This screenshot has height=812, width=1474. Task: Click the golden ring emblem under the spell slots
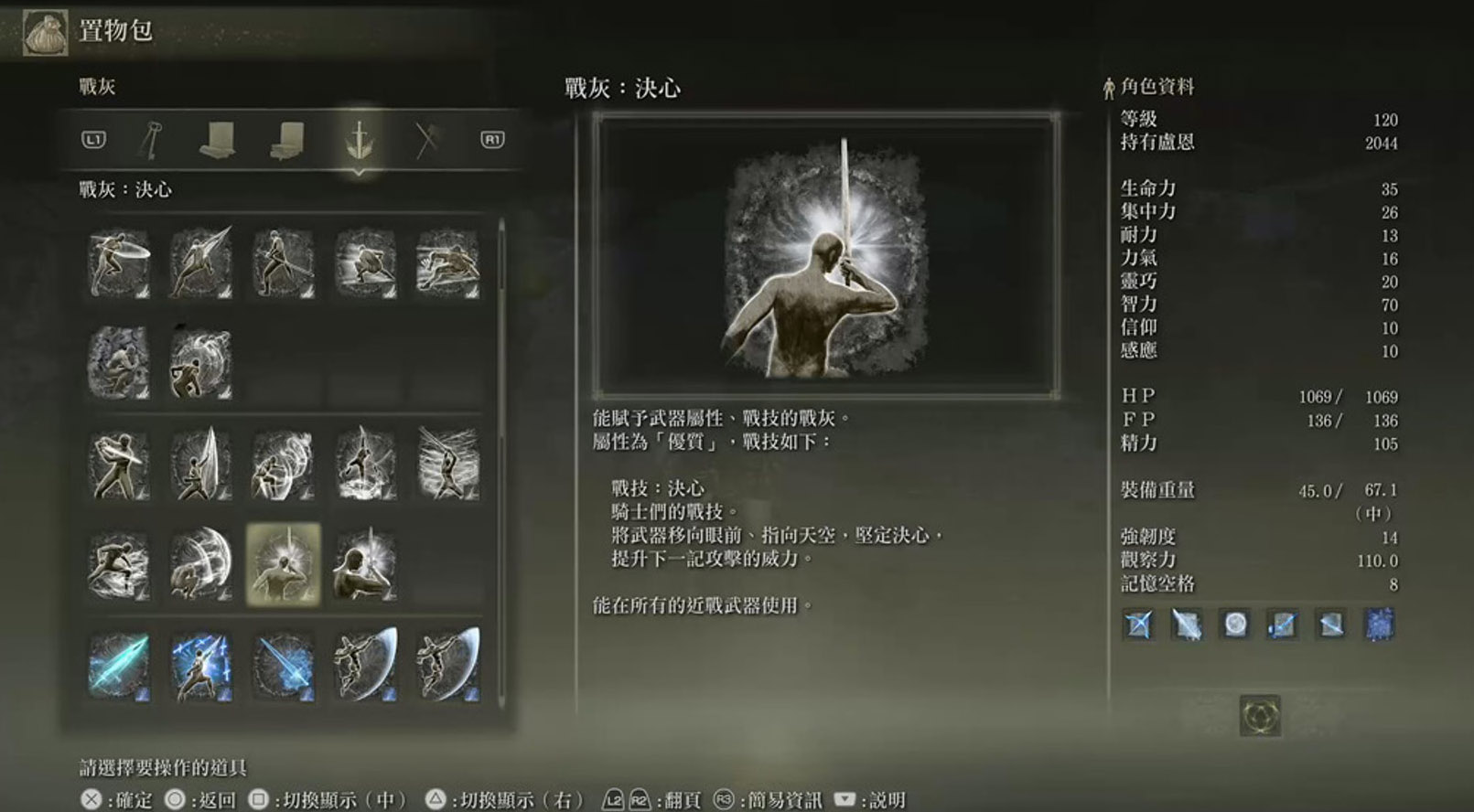pyautogui.click(x=1260, y=716)
